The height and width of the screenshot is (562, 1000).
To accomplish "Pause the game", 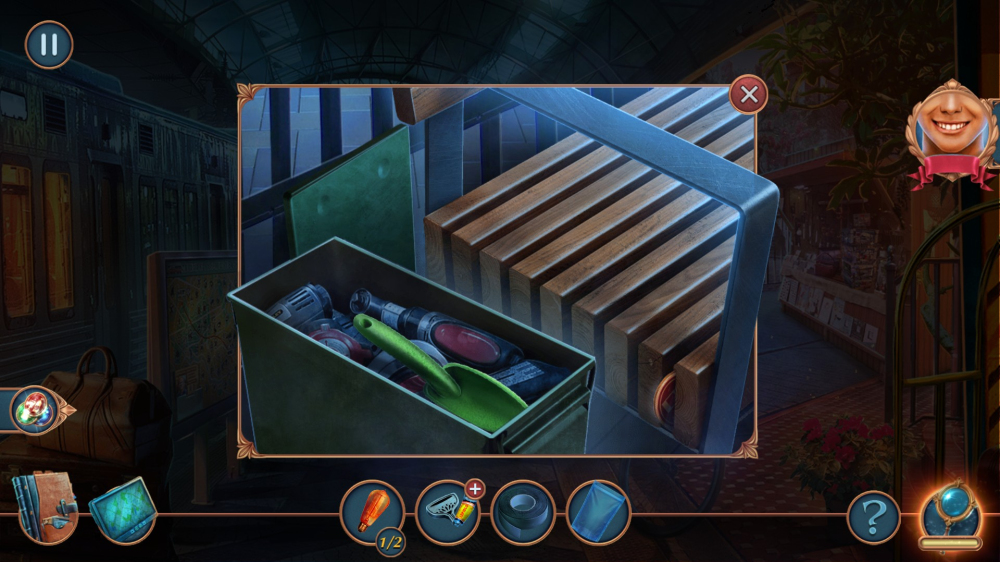I will tap(48, 45).
